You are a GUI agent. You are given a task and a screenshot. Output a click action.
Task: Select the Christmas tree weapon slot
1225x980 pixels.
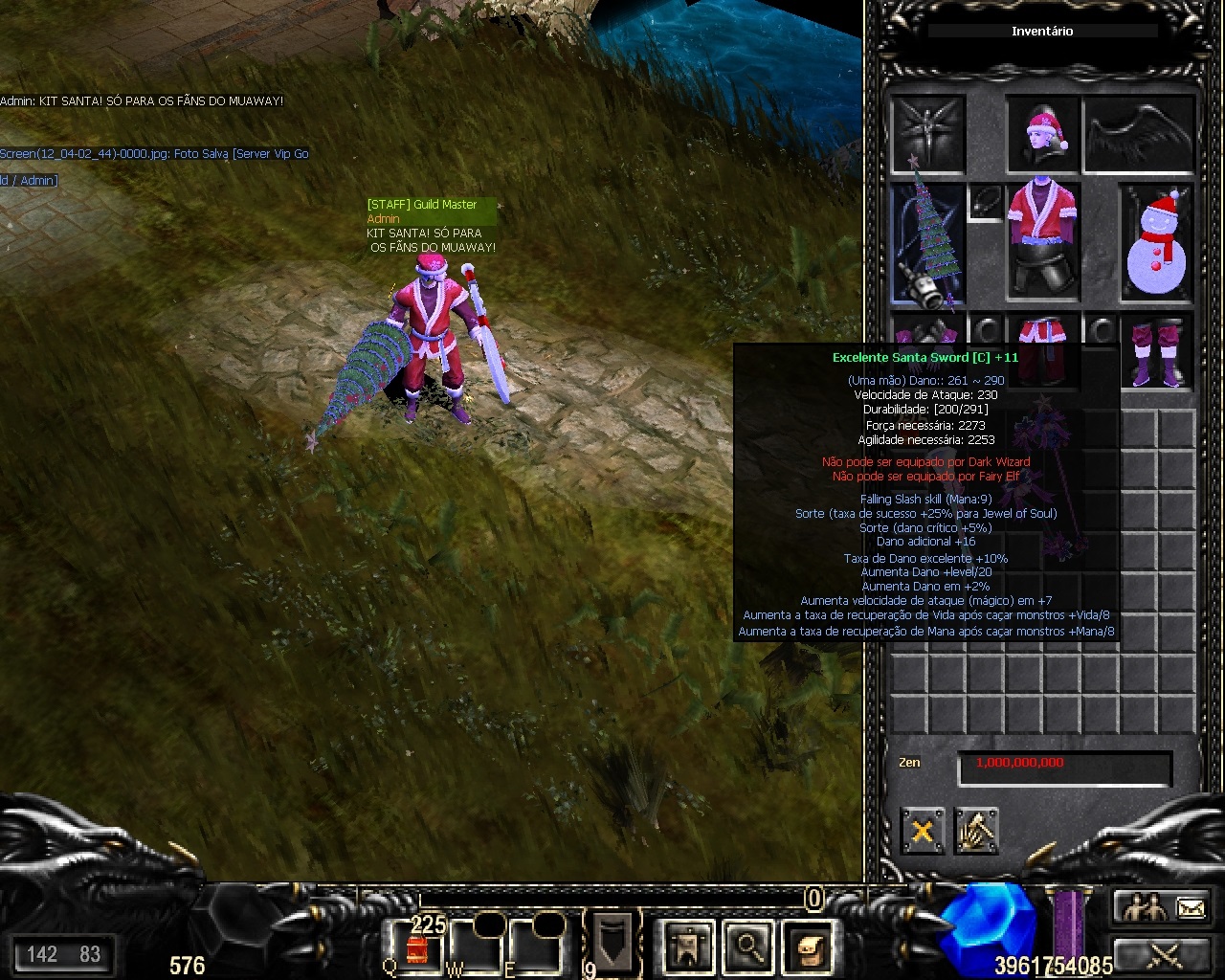point(927,244)
